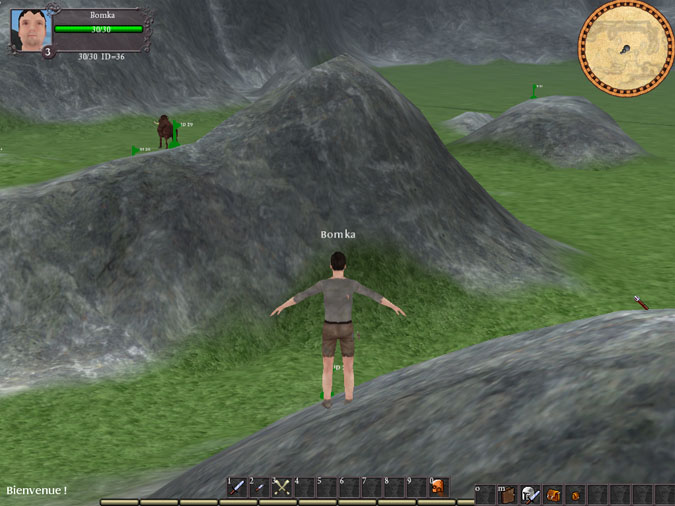Open the helmet and sword equipment icon
This screenshot has height=506, width=675.
[530, 494]
